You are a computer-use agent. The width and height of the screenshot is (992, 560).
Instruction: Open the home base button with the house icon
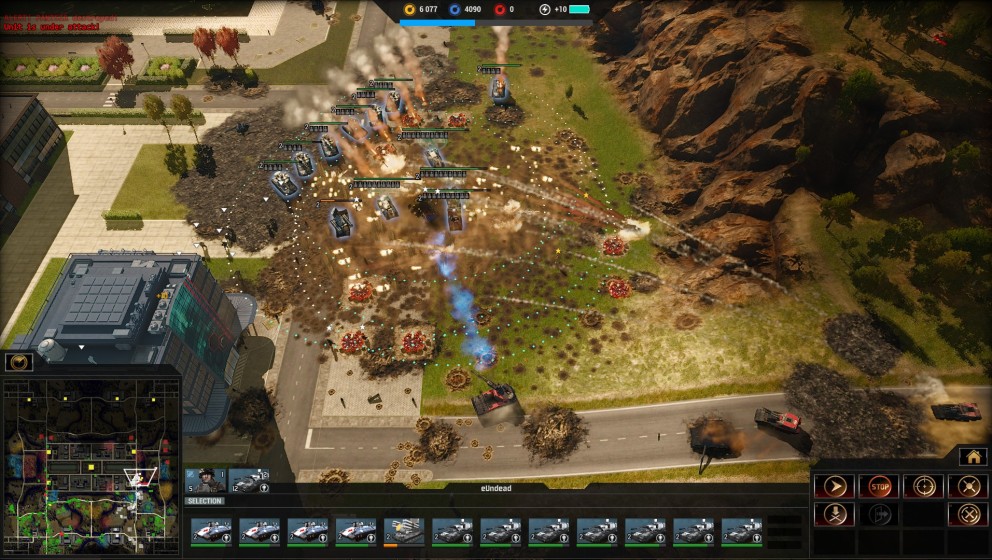click(973, 457)
